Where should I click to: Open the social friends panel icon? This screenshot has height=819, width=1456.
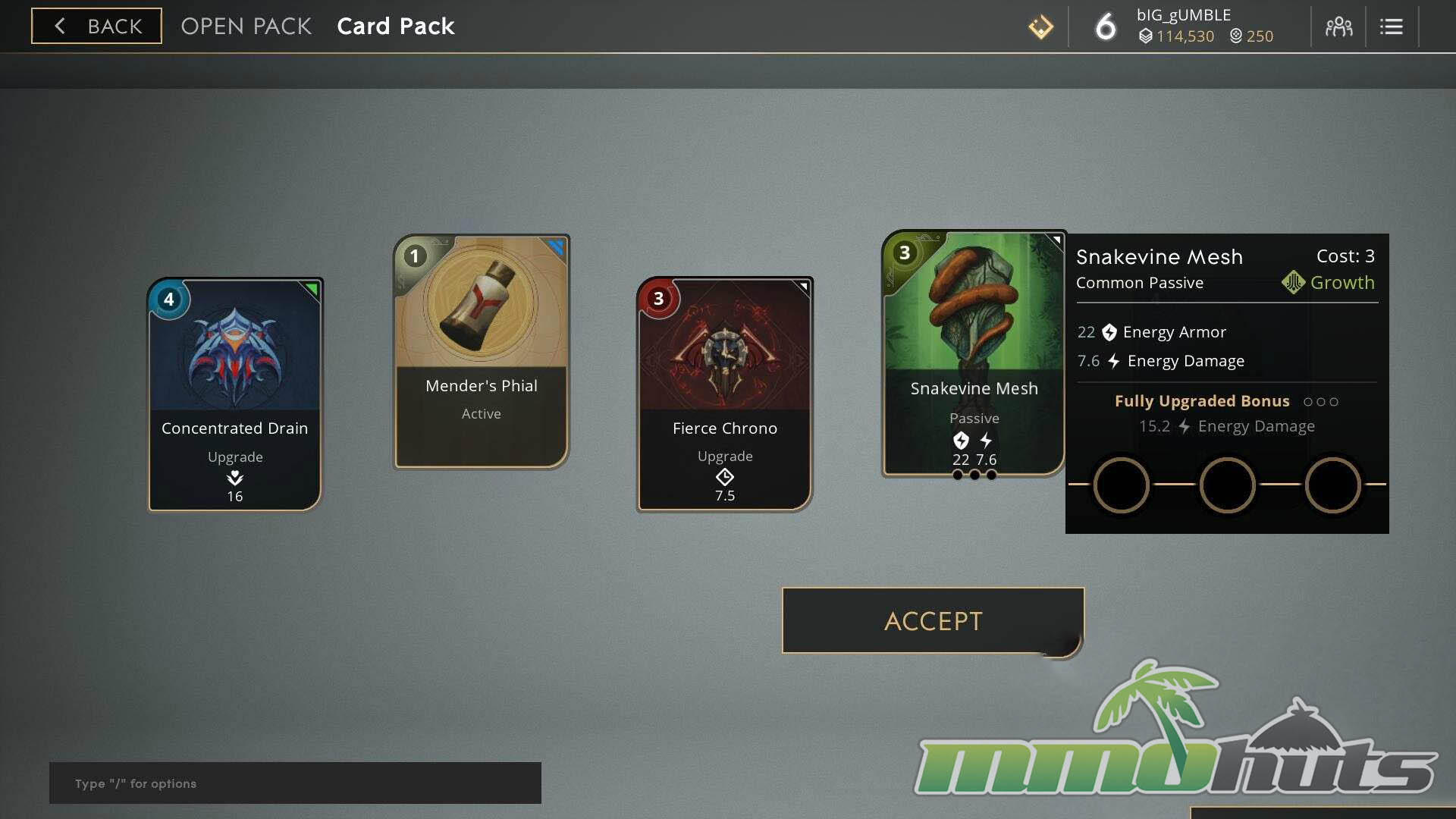pos(1338,27)
